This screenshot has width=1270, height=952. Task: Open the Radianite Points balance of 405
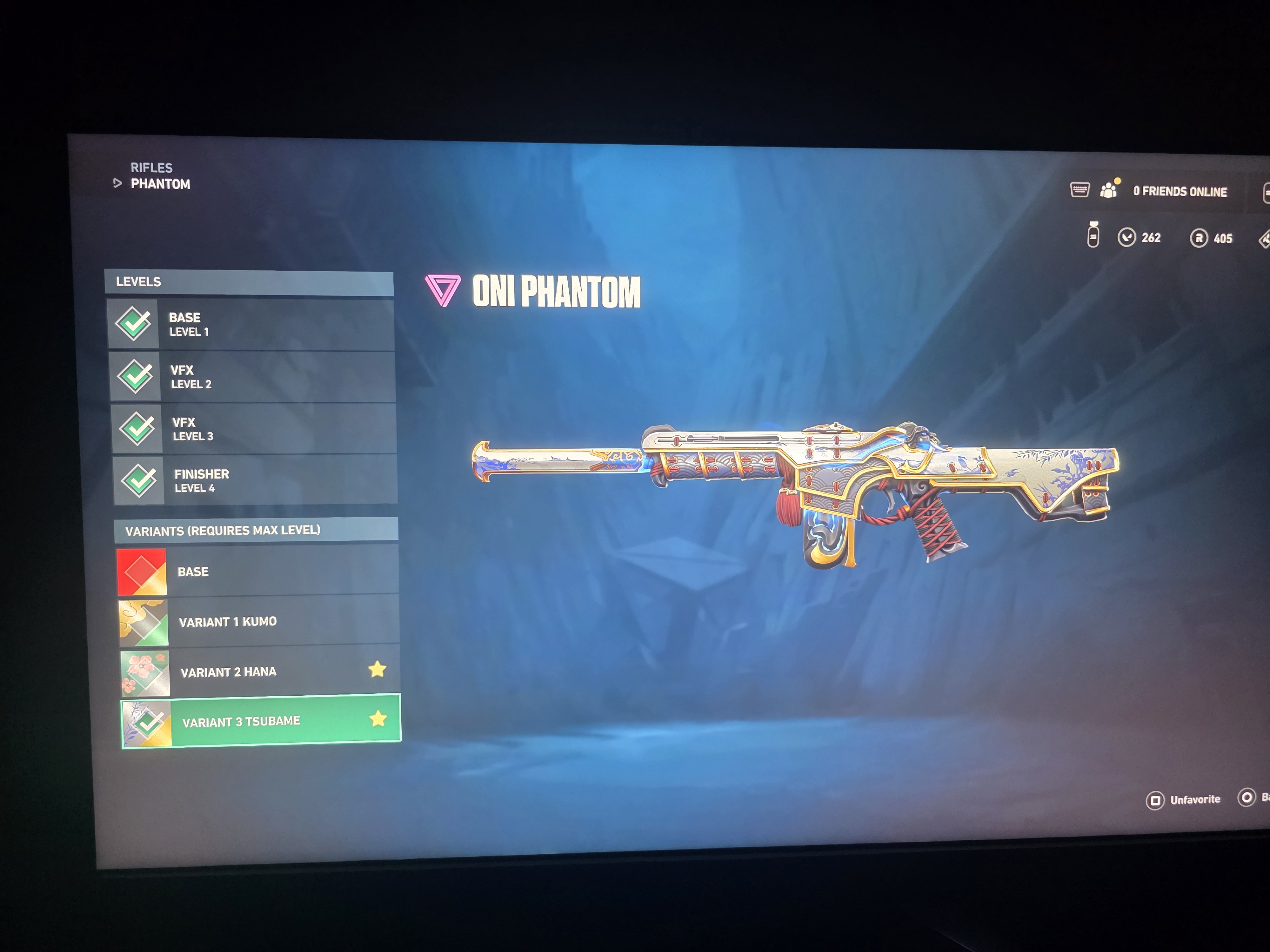pos(1212,238)
